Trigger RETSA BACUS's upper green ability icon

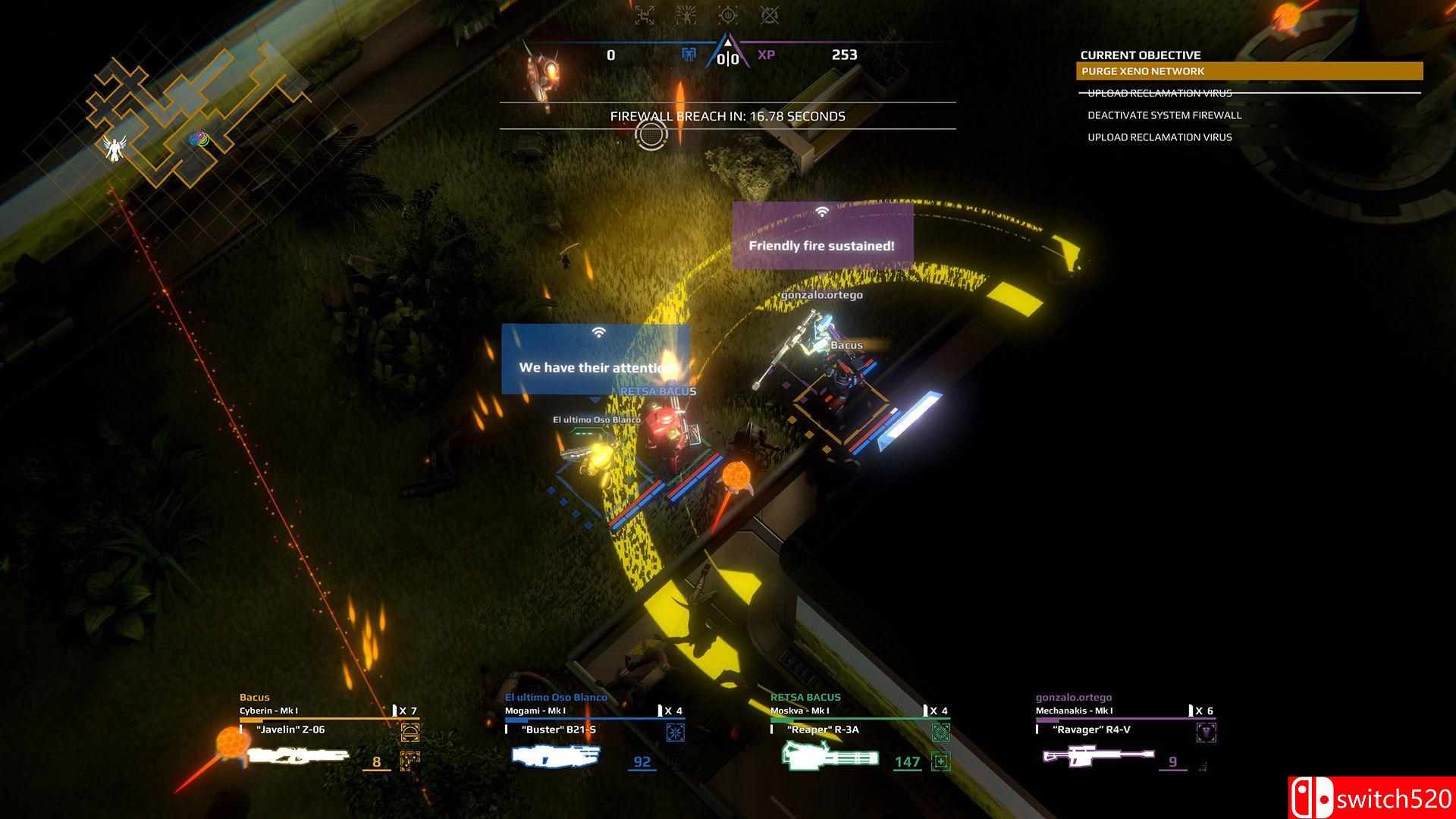pyautogui.click(x=940, y=732)
